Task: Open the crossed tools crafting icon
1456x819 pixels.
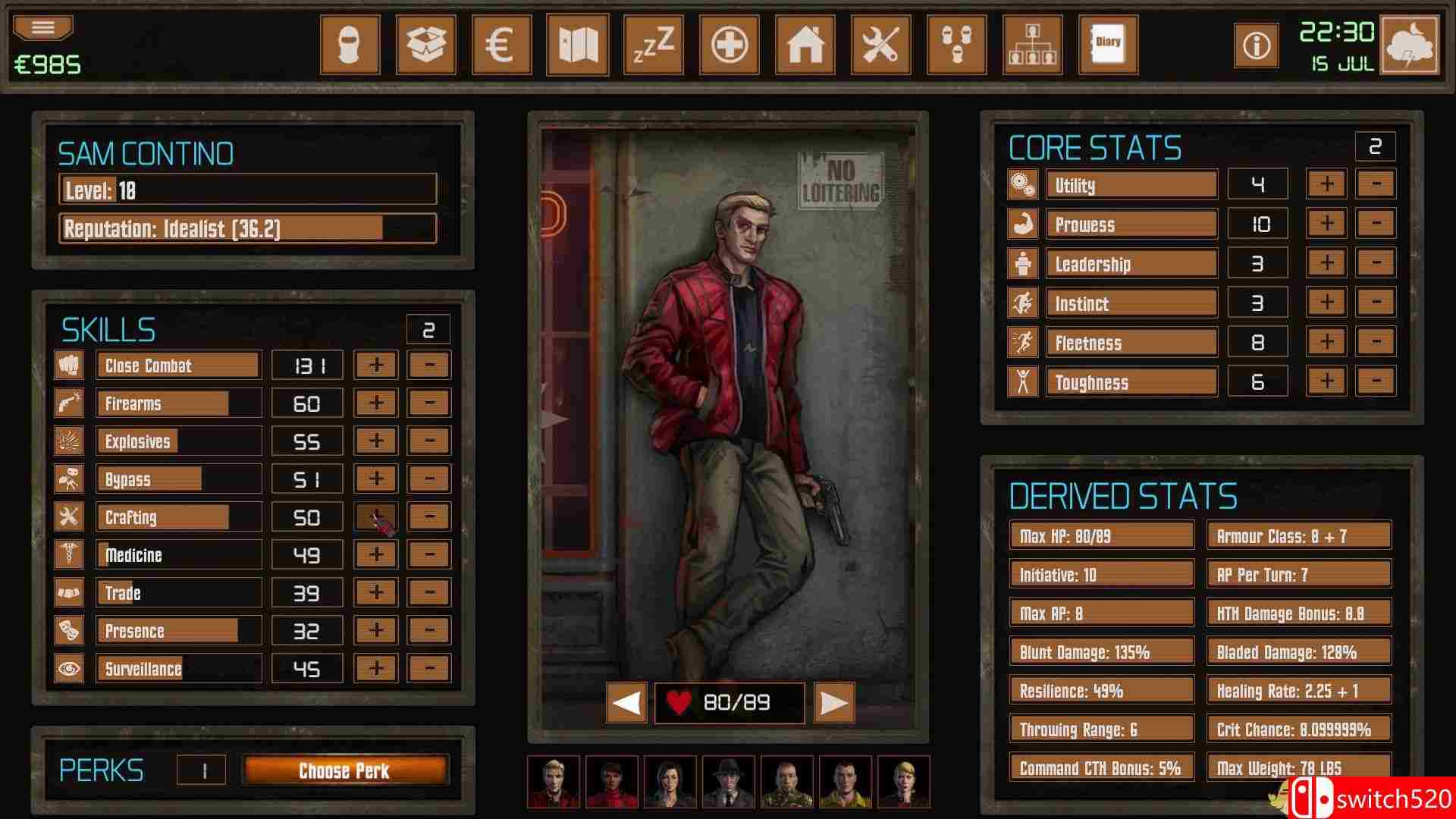Action: click(x=880, y=44)
